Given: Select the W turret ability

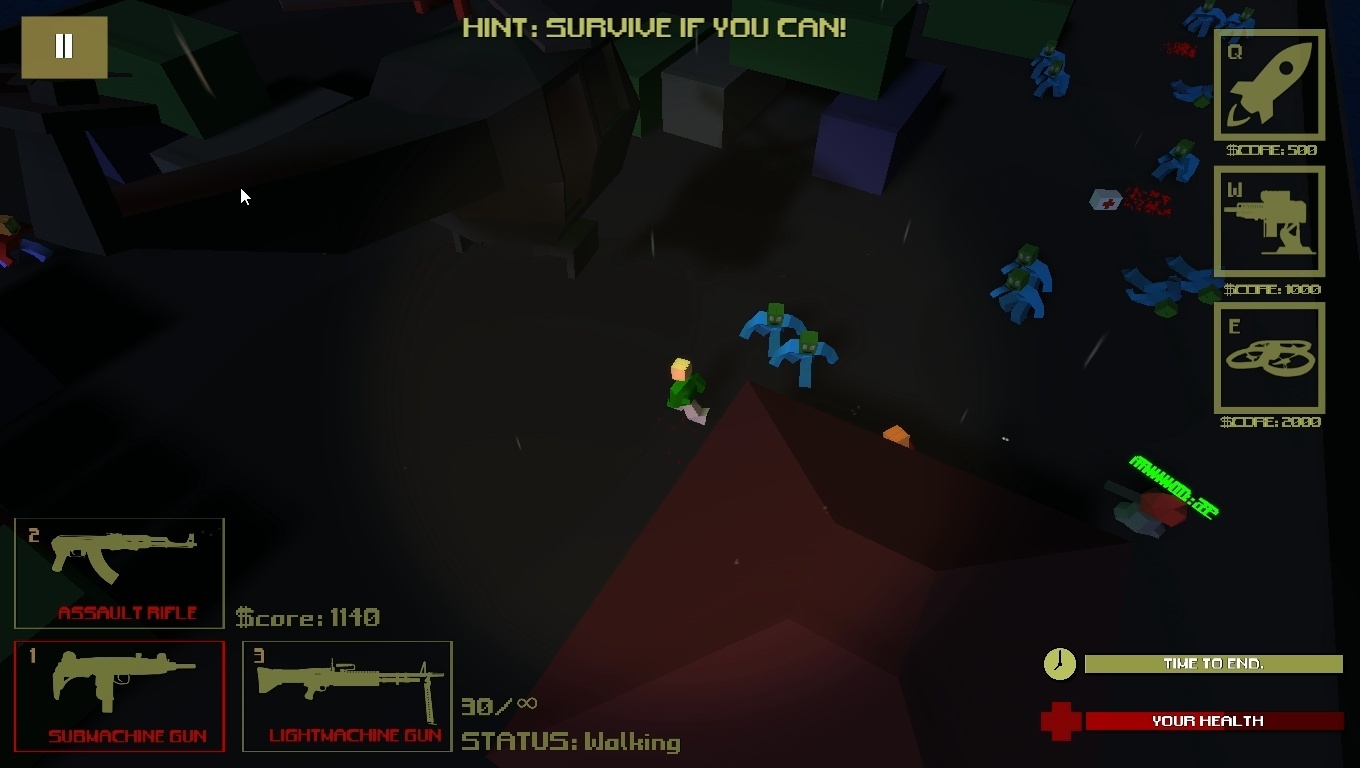Looking at the screenshot, I should tap(1269, 222).
